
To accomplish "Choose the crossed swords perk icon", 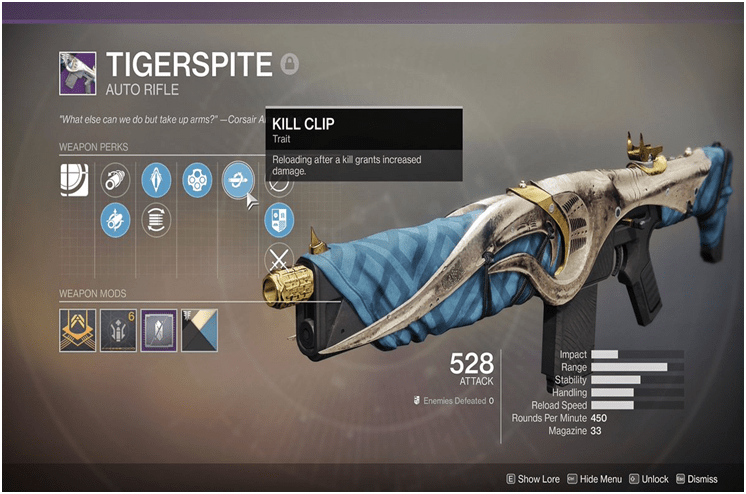I will [x=280, y=257].
